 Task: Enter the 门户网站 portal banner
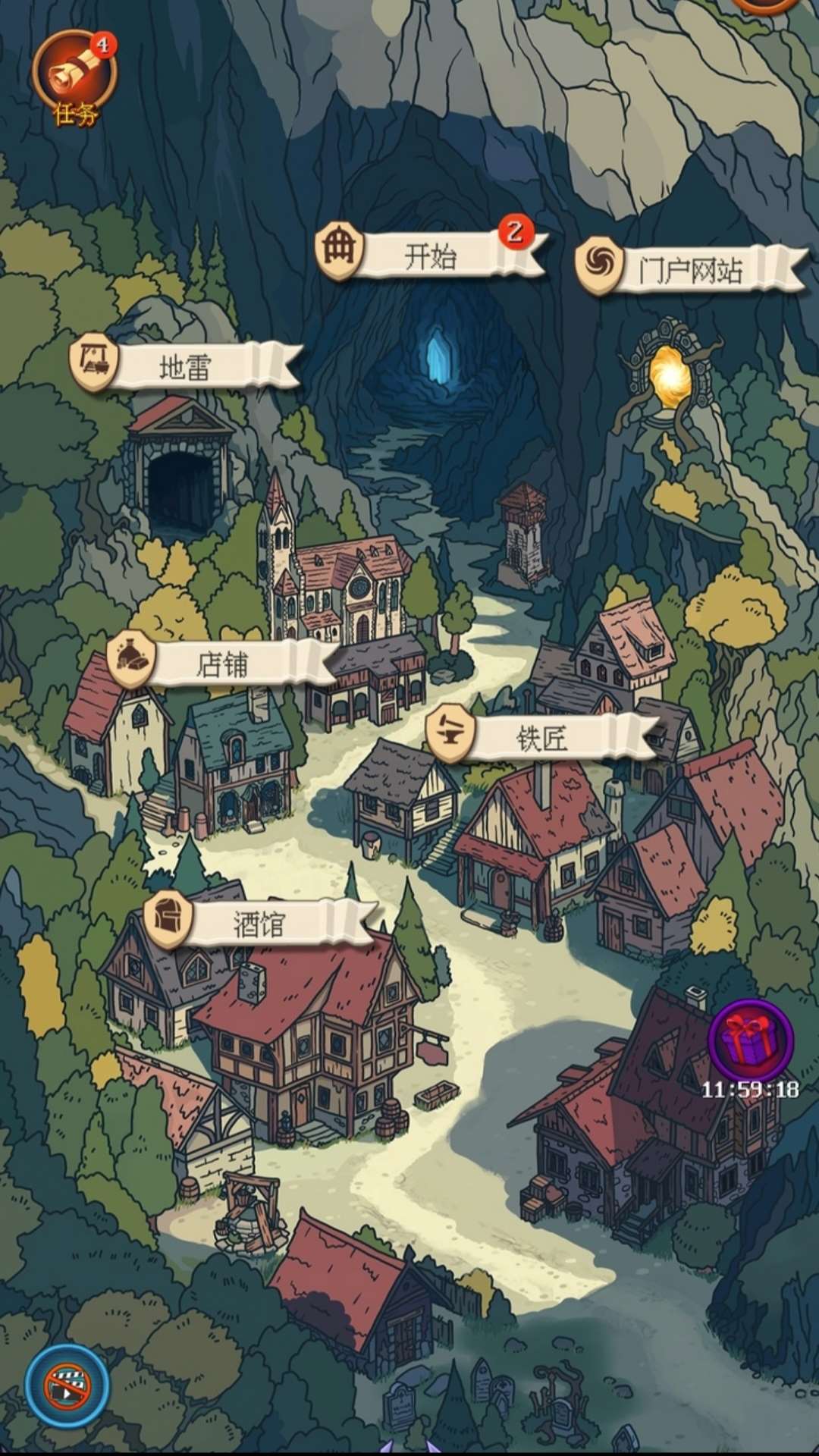point(689,270)
